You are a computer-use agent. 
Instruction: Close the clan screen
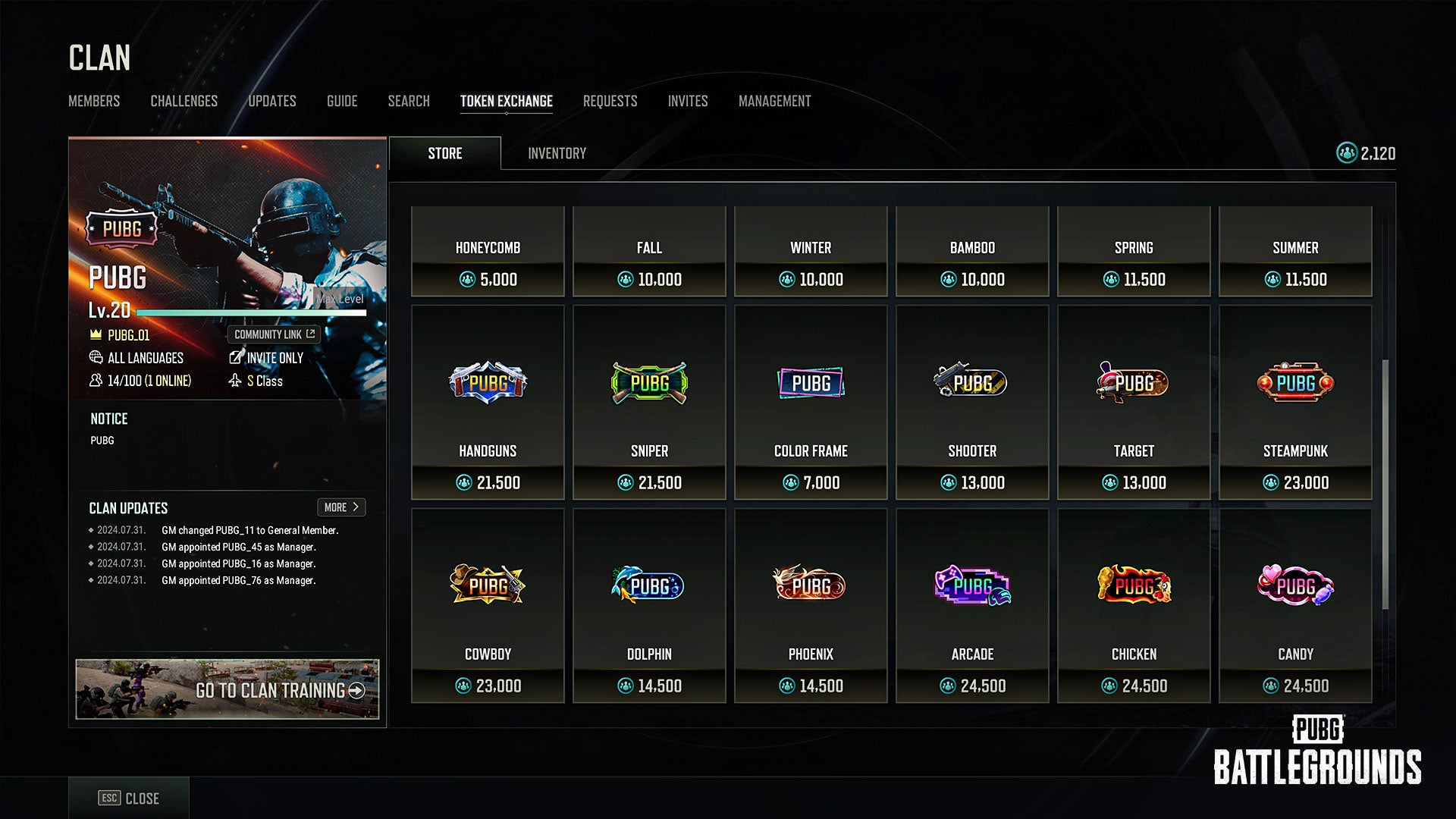129,798
